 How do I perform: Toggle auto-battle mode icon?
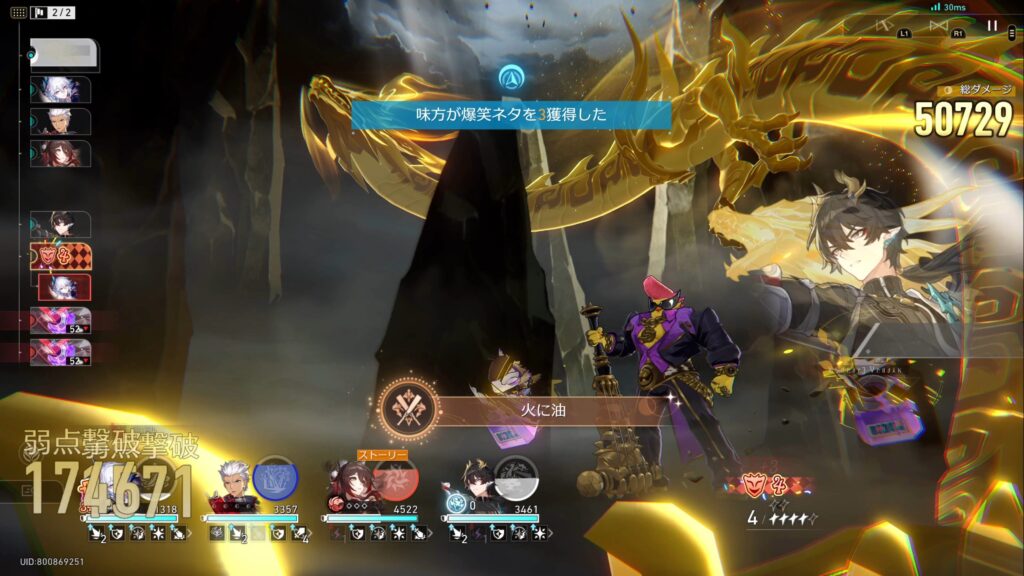click(x=883, y=26)
